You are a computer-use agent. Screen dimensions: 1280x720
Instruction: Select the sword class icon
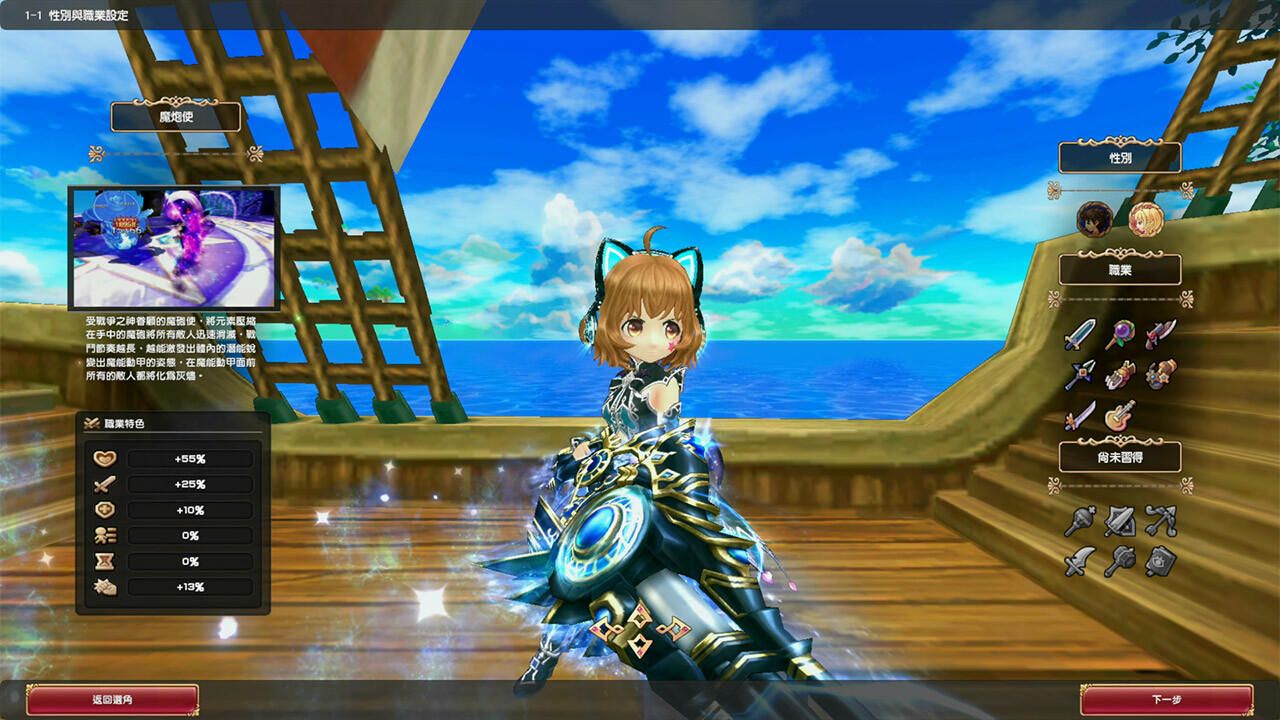[1079, 332]
